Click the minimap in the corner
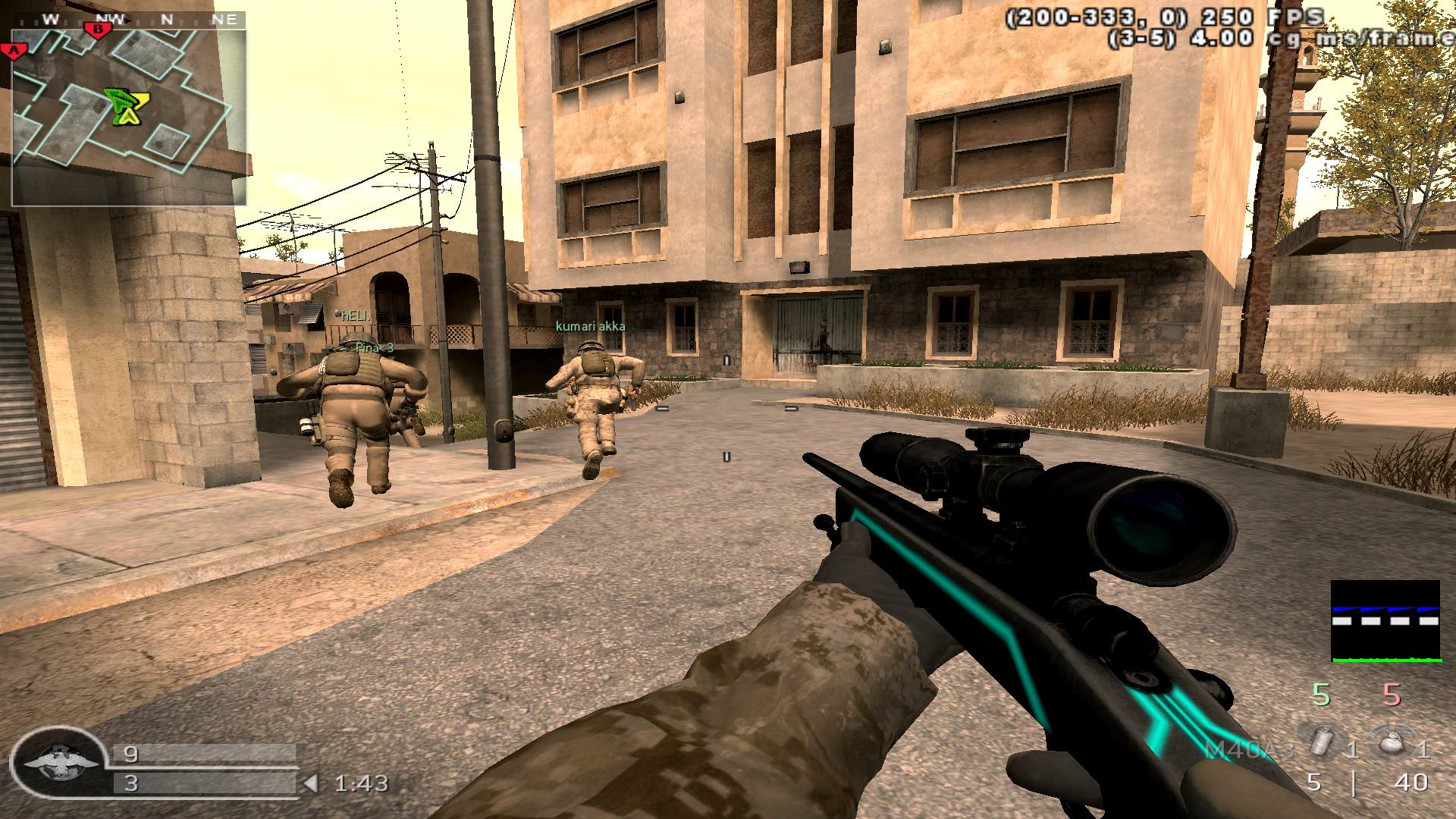This screenshot has width=1456, height=819. pos(128,118)
